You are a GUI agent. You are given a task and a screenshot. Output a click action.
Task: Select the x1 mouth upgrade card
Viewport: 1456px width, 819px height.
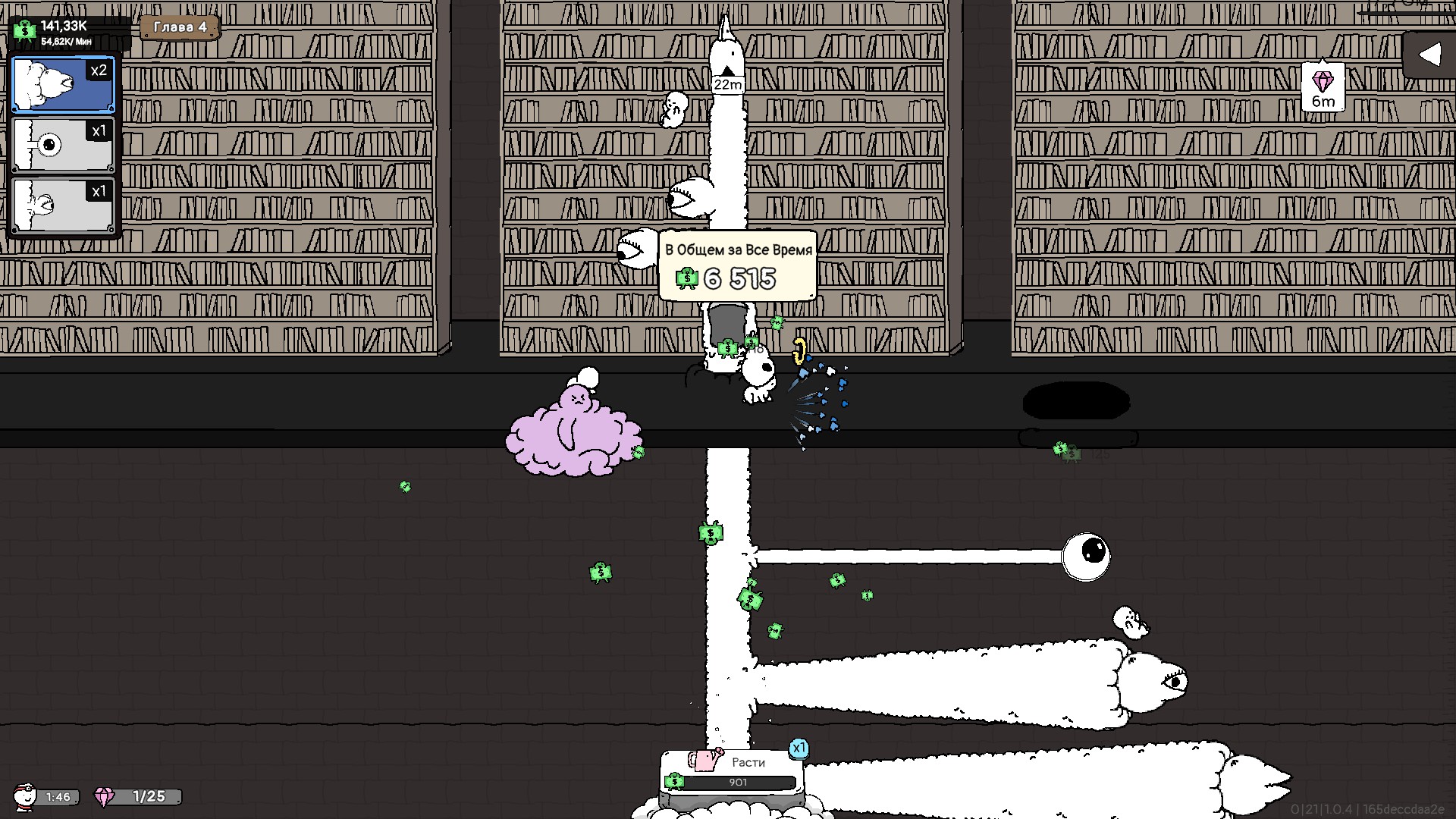[x=62, y=203]
